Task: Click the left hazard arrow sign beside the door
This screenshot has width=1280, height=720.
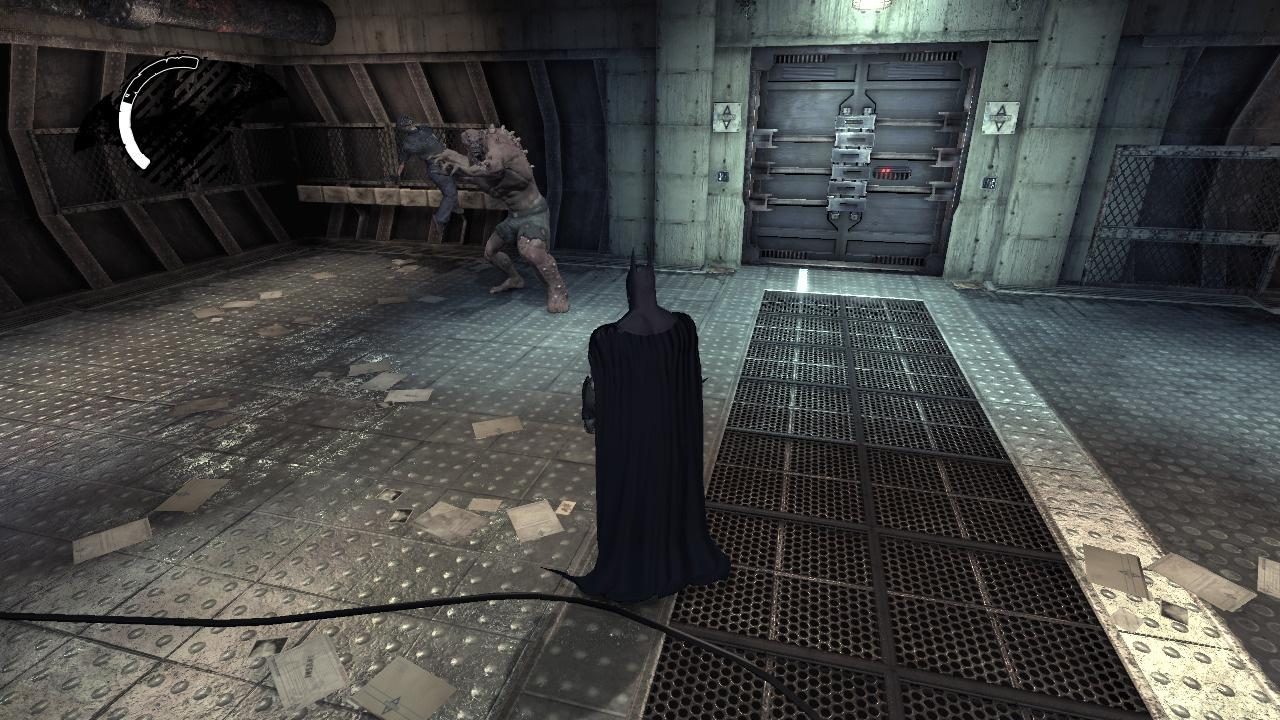Action: point(725,119)
